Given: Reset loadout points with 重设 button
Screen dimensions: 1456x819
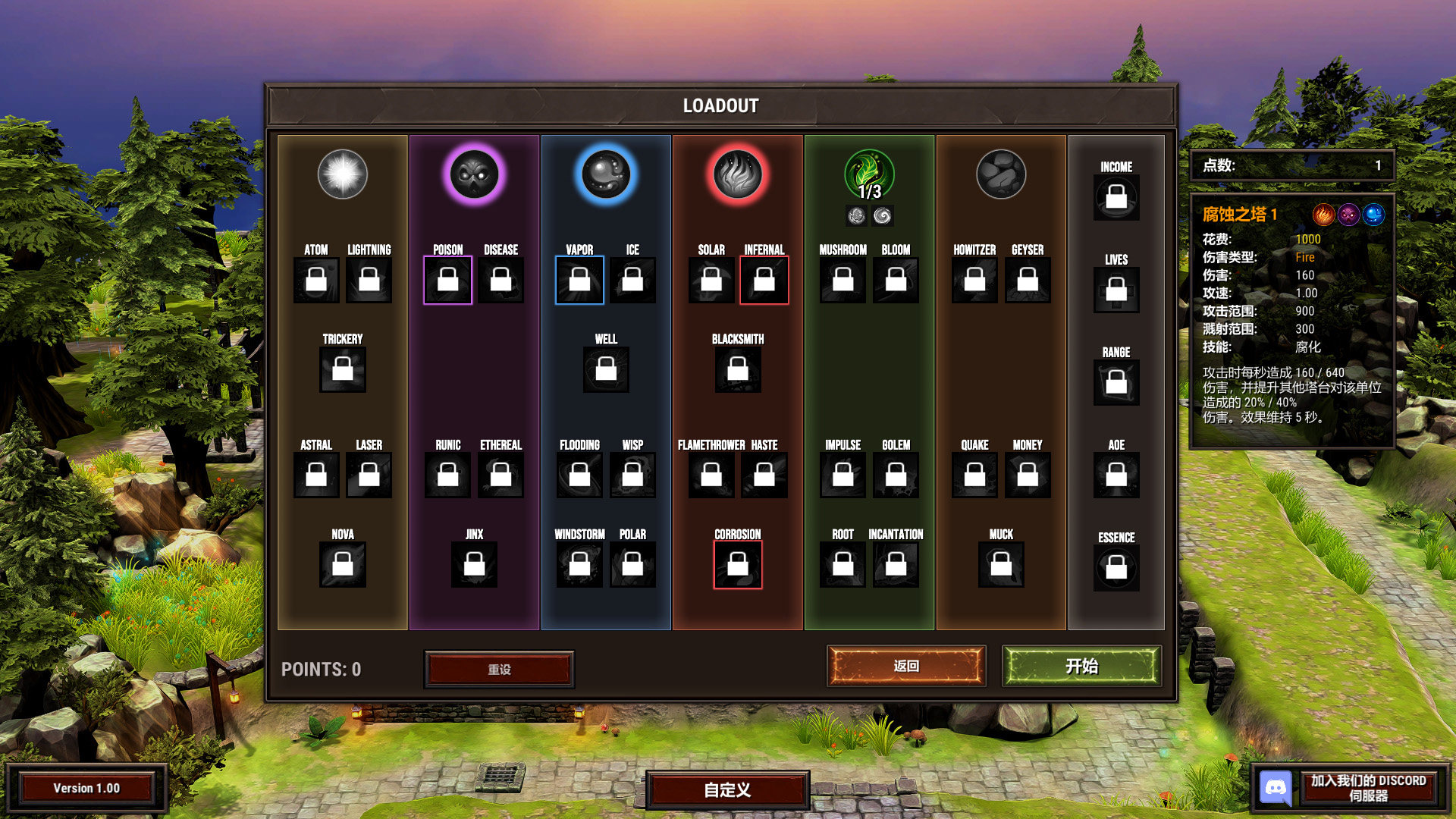Looking at the screenshot, I should [x=499, y=670].
